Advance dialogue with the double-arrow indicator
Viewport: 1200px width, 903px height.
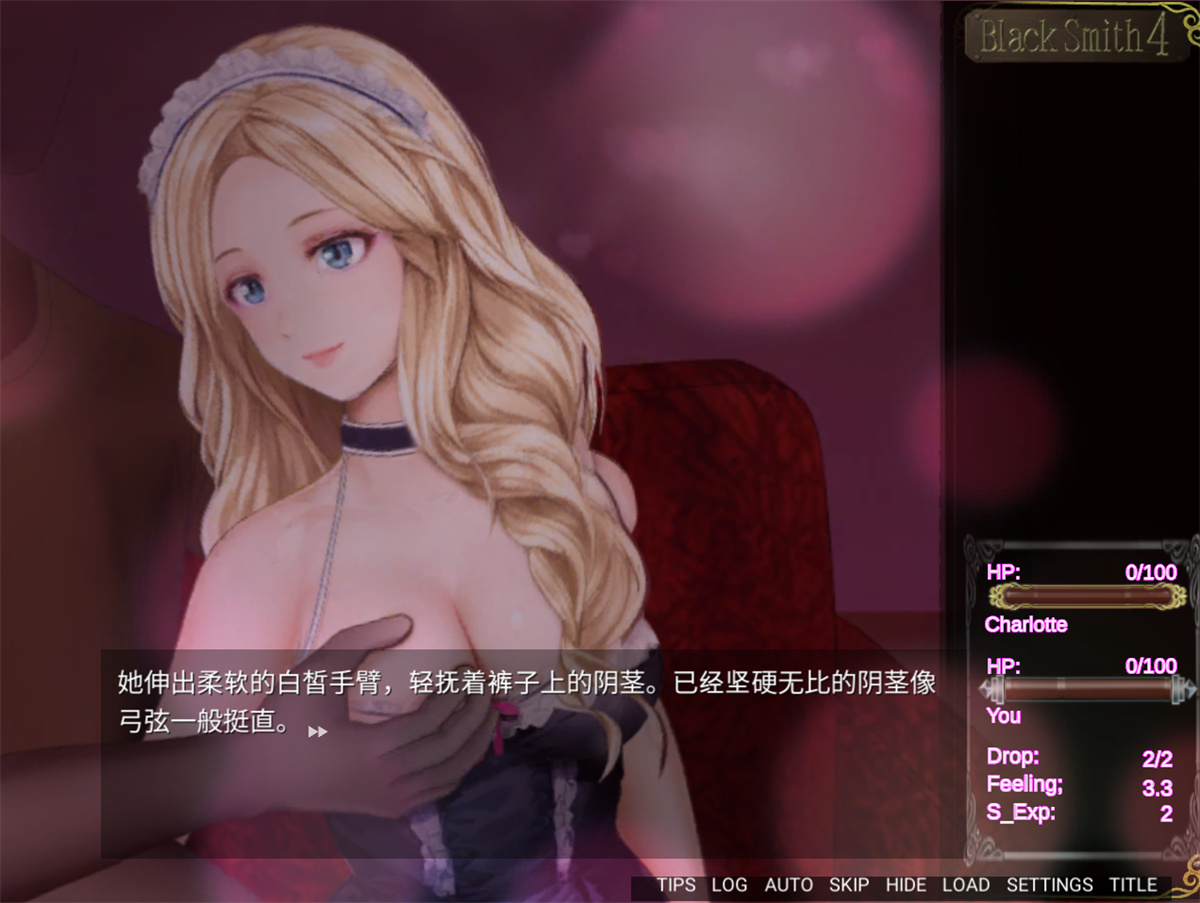pyautogui.click(x=317, y=732)
